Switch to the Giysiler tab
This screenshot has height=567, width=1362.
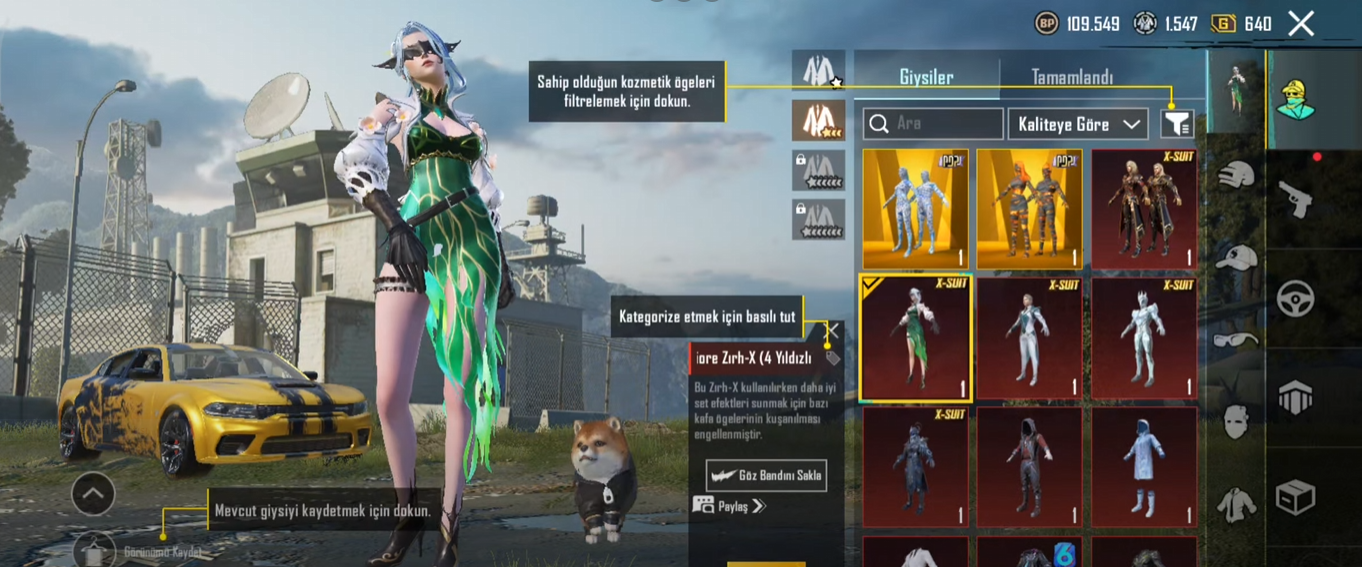click(926, 77)
